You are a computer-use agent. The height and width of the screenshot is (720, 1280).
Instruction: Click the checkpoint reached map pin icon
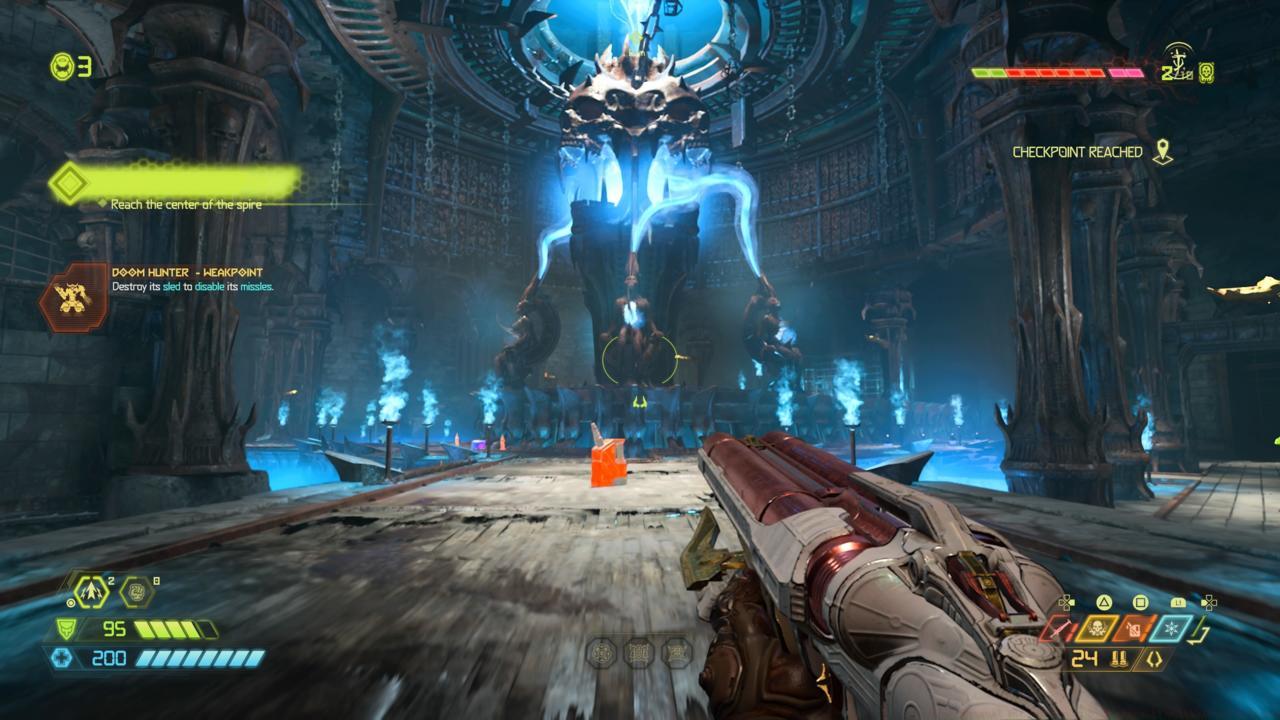coord(1161,152)
